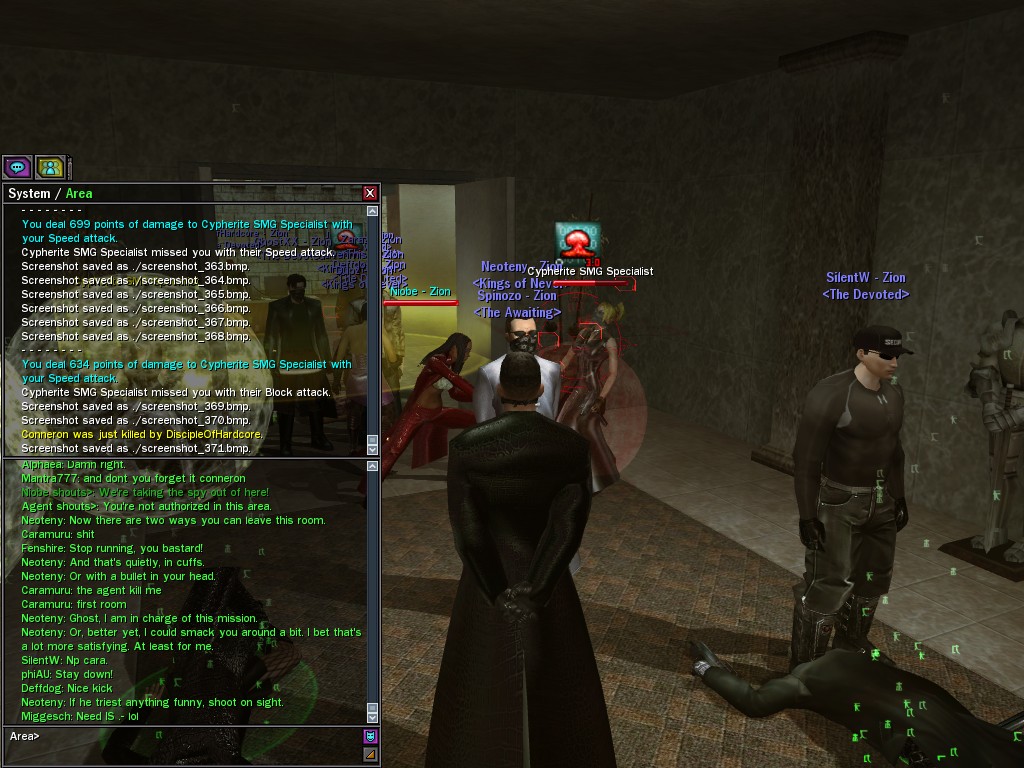The height and width of the screenshot is (768, 1024).
Task: Click the system log scroll-up arrow
Action: 373,211
